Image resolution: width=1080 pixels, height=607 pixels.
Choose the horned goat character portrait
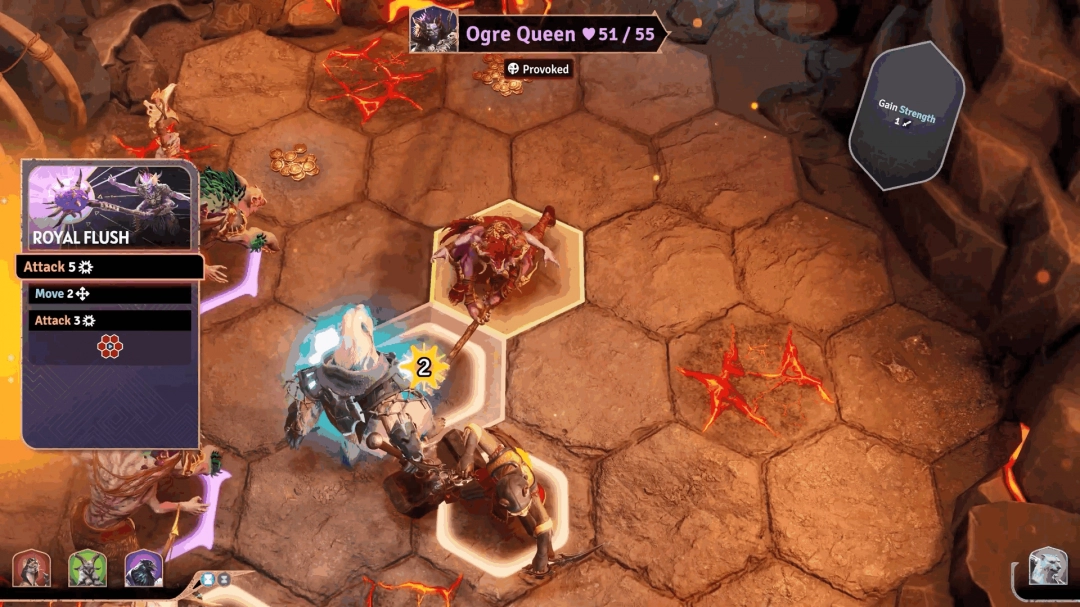tap(87, 568)
